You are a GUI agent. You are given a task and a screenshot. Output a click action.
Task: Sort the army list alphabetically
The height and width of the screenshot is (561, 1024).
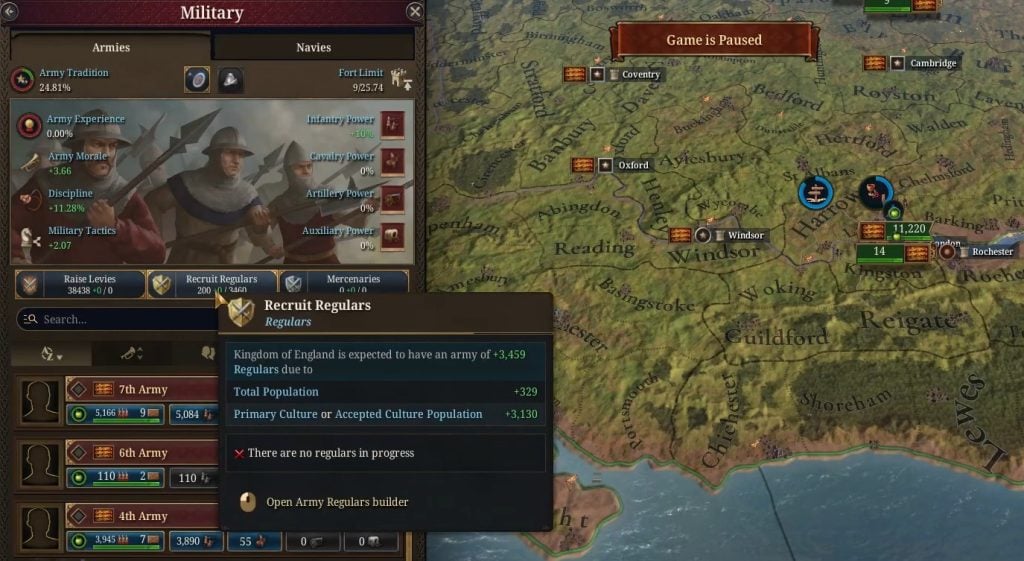tap(51, 354)
